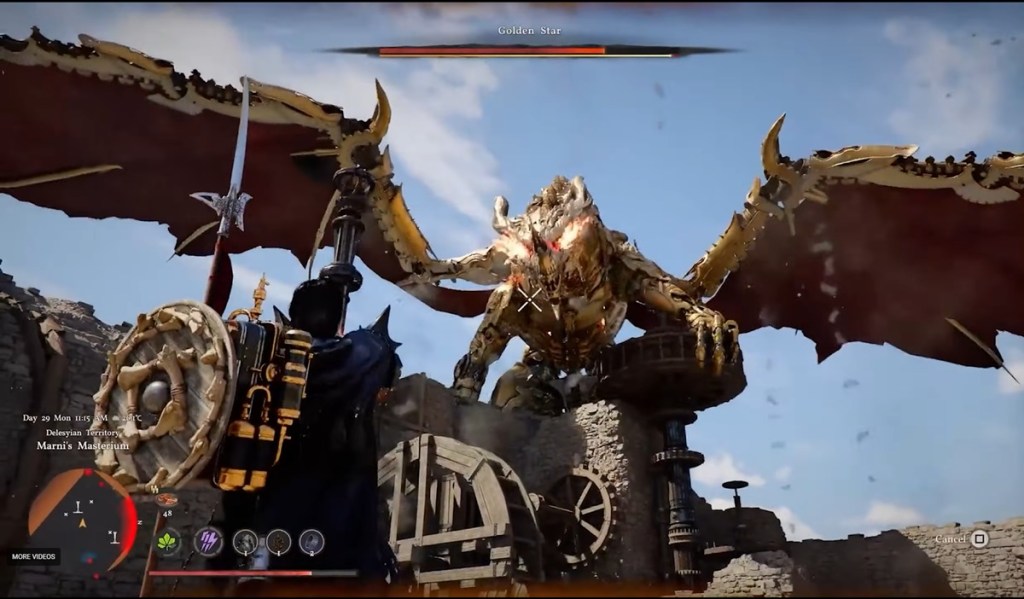
Task: Trigger the purple lightning skill icon
Action: point(208,541)
